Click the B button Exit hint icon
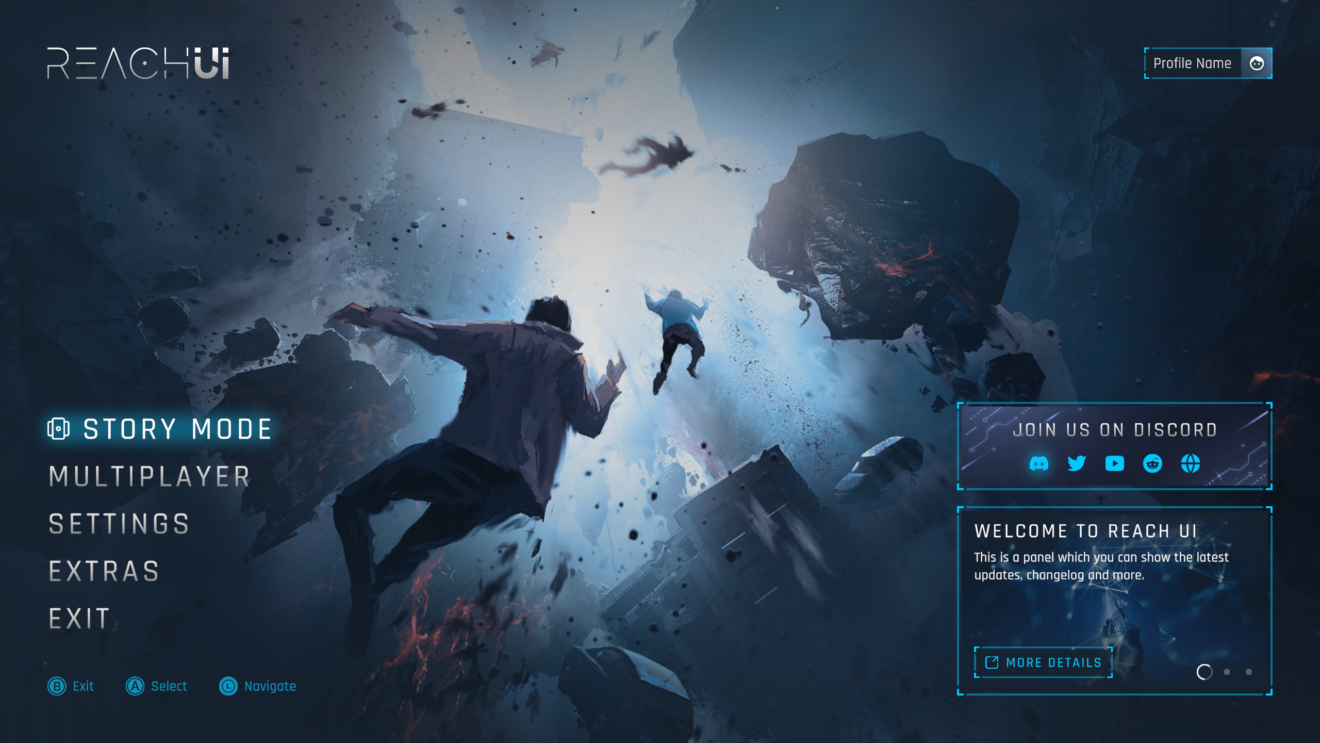 56,686
